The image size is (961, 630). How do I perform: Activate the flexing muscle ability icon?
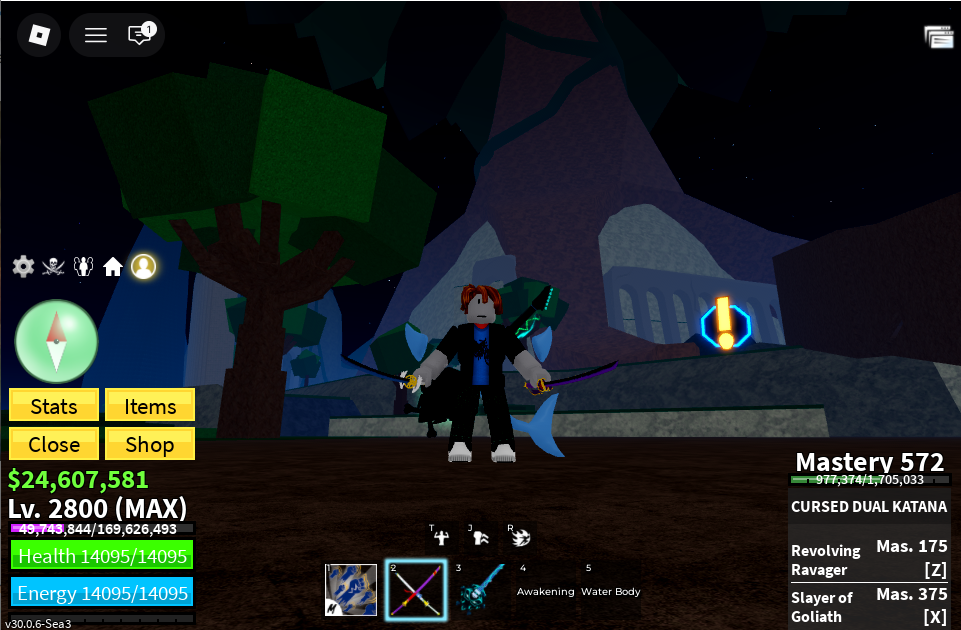tap(439, 537)
